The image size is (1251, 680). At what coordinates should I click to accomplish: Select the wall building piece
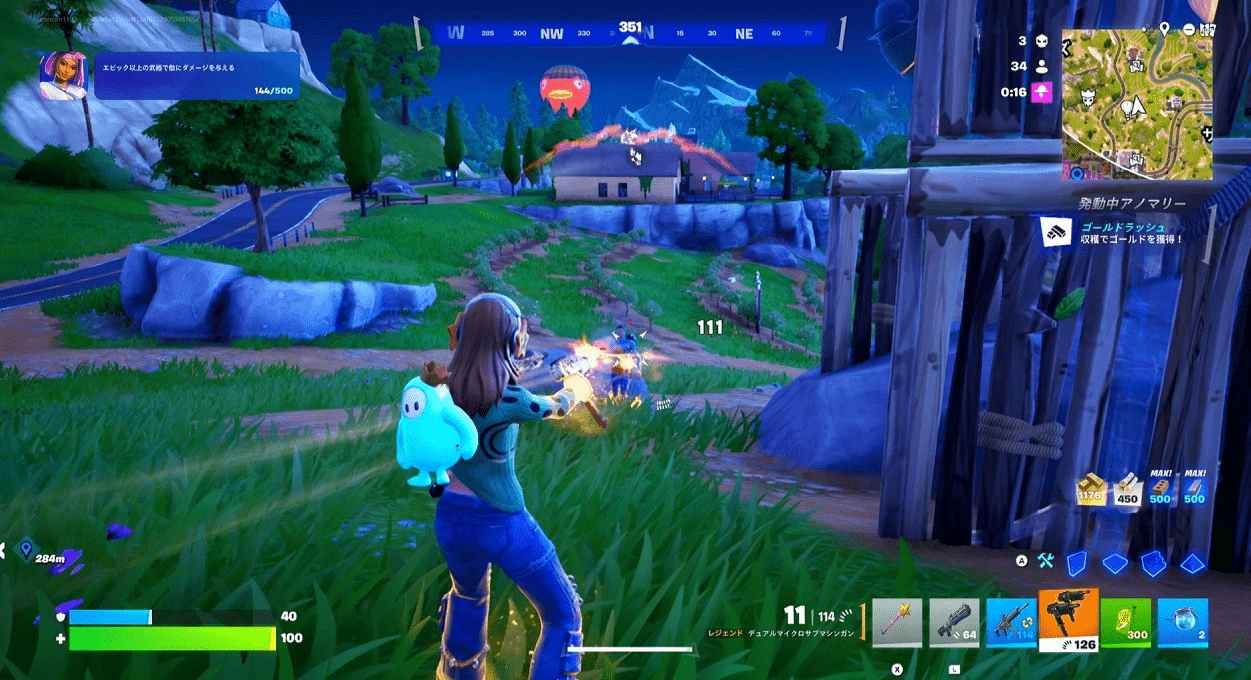[x=1076, y=563]
